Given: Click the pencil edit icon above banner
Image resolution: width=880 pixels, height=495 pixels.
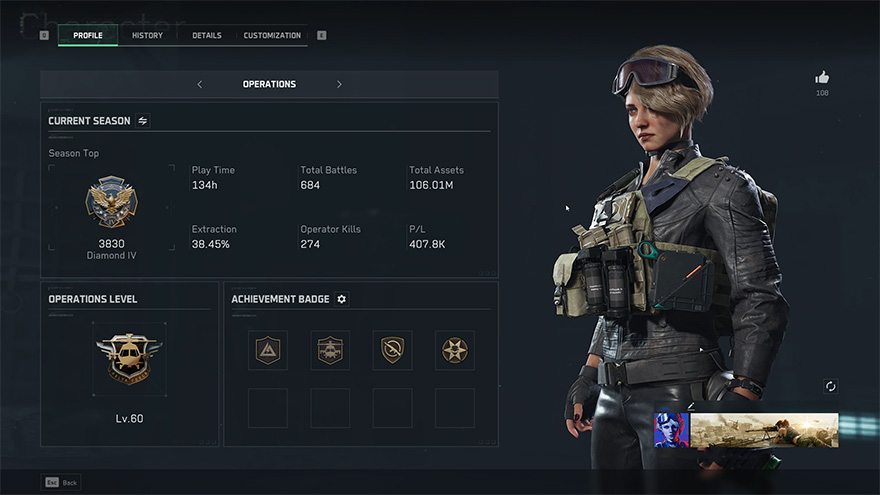Looking at the screenshot, I should [x=689, y=405].
